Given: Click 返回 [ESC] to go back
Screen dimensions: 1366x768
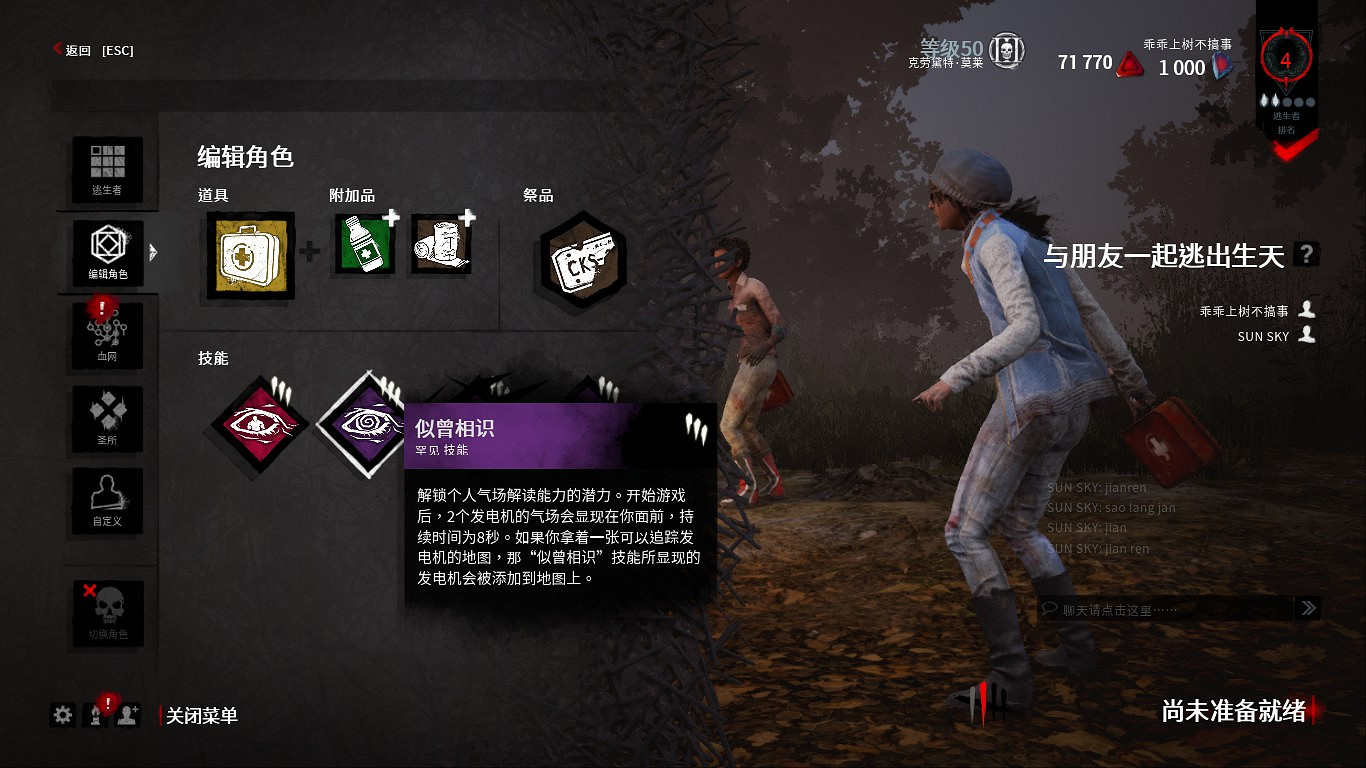Looking at the screenshot, I should 96,50.
